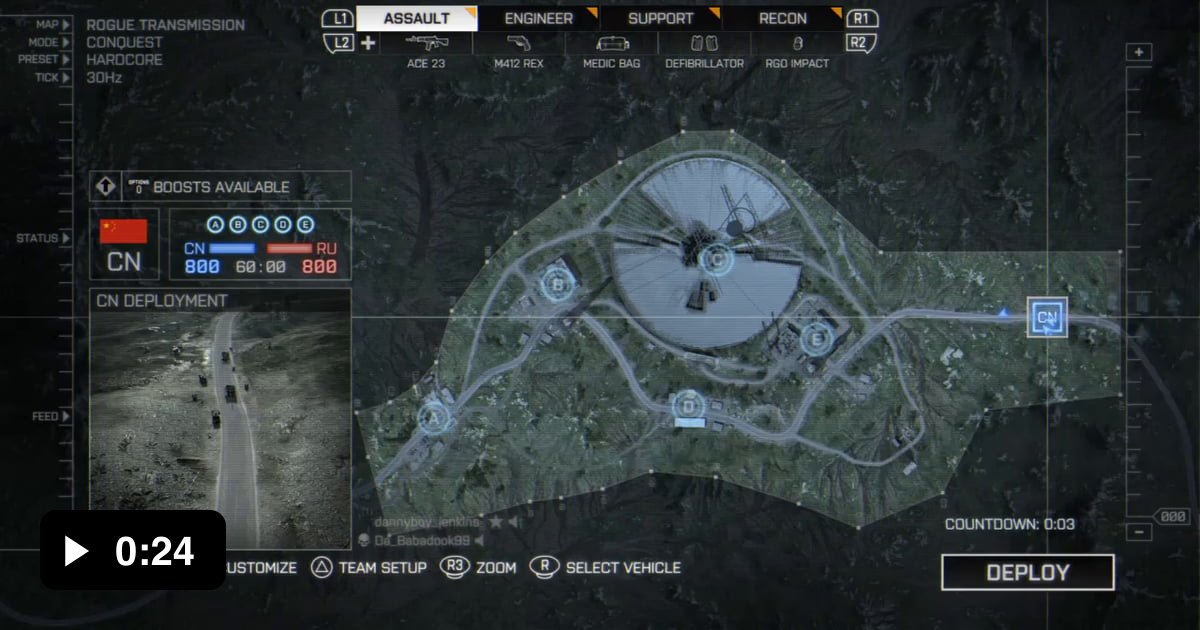The image size is (1200, 630).
Task: Select the M412 REX sidearm slot
Action: point(518,51)
